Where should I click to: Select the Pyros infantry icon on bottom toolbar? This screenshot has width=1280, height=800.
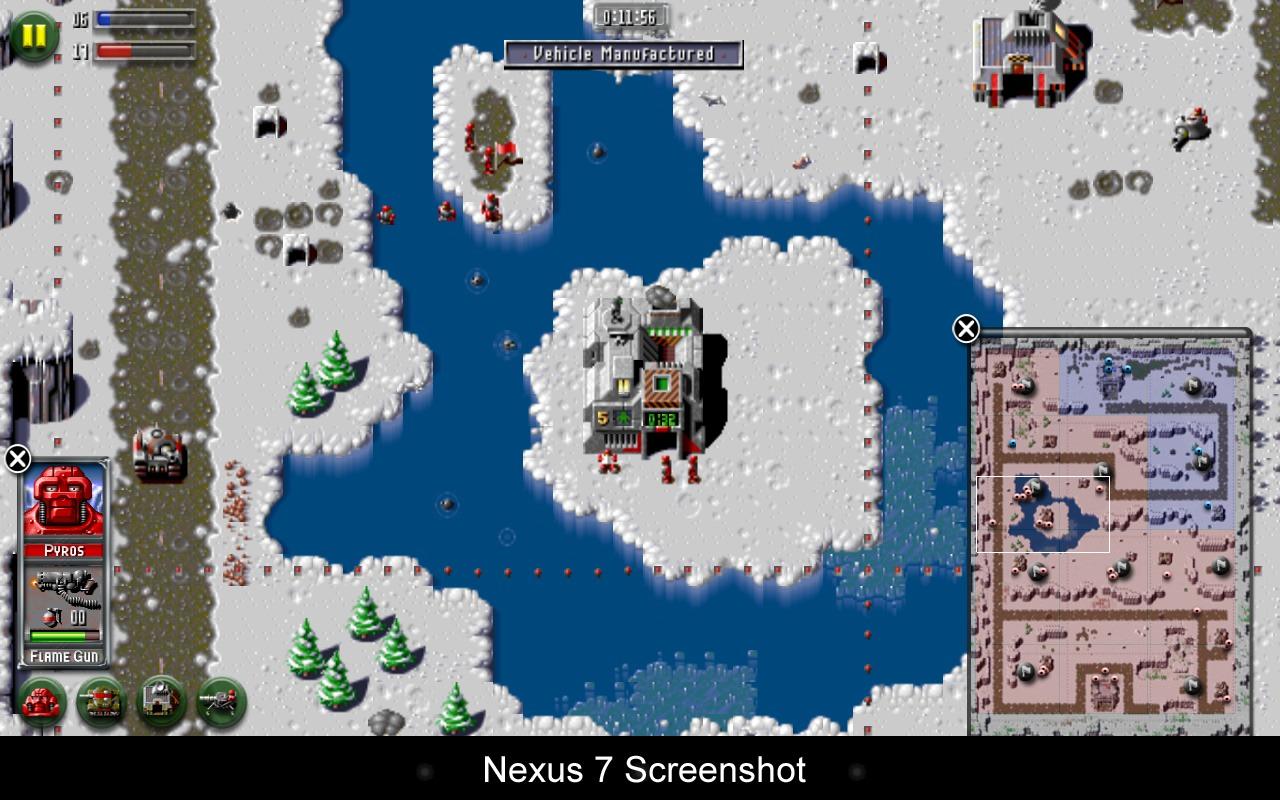click(41, 700)
